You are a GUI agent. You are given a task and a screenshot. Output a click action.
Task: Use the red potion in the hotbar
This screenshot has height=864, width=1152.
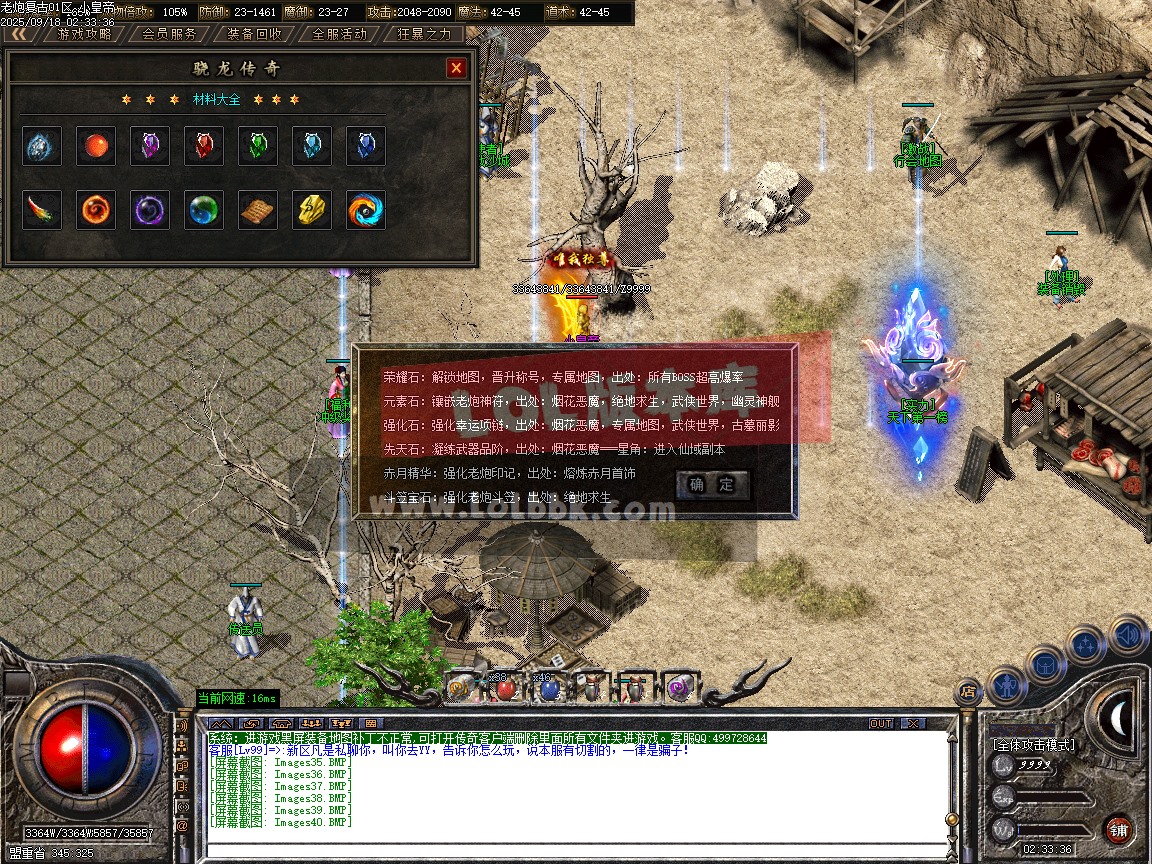(x=506, y=688)
